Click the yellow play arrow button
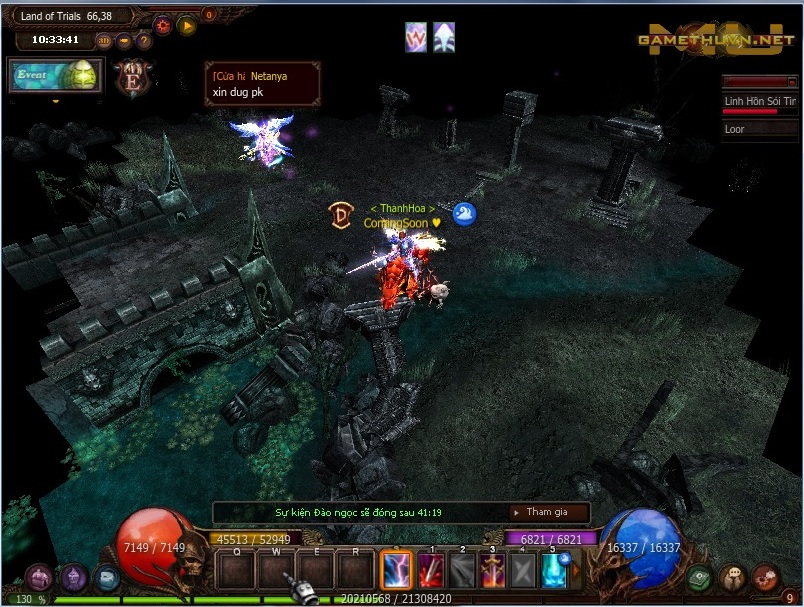The image size is (804, 607). [x=187, y=25]
